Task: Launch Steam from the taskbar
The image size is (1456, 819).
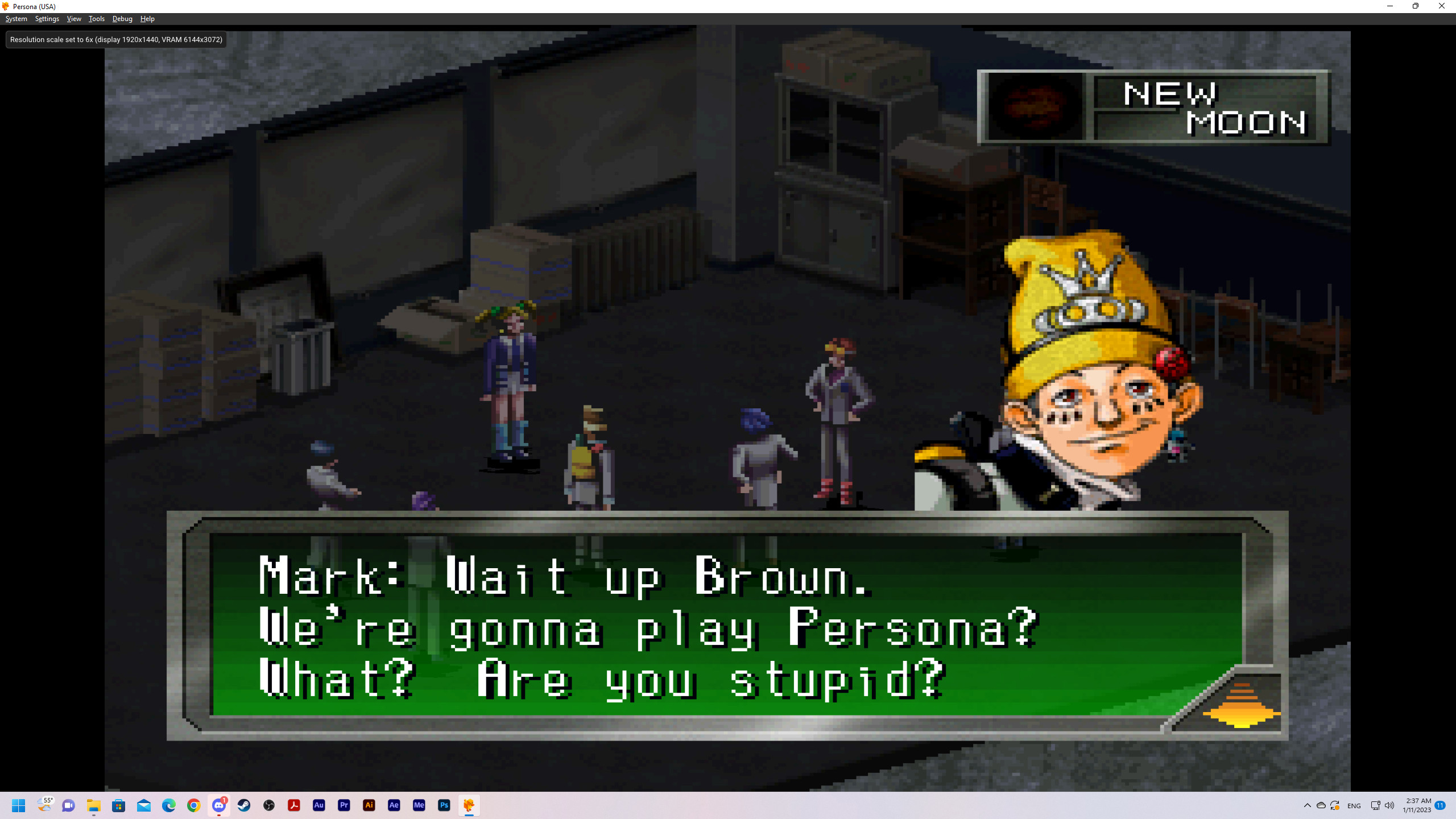Action: 244,805
